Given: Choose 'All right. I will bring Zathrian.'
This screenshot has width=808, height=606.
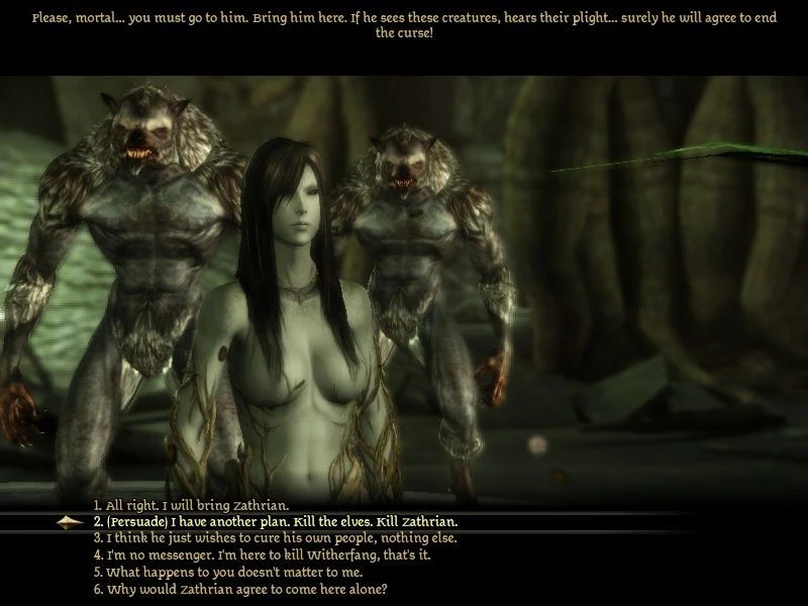Looking at the screenshot, I should [191, 505].
